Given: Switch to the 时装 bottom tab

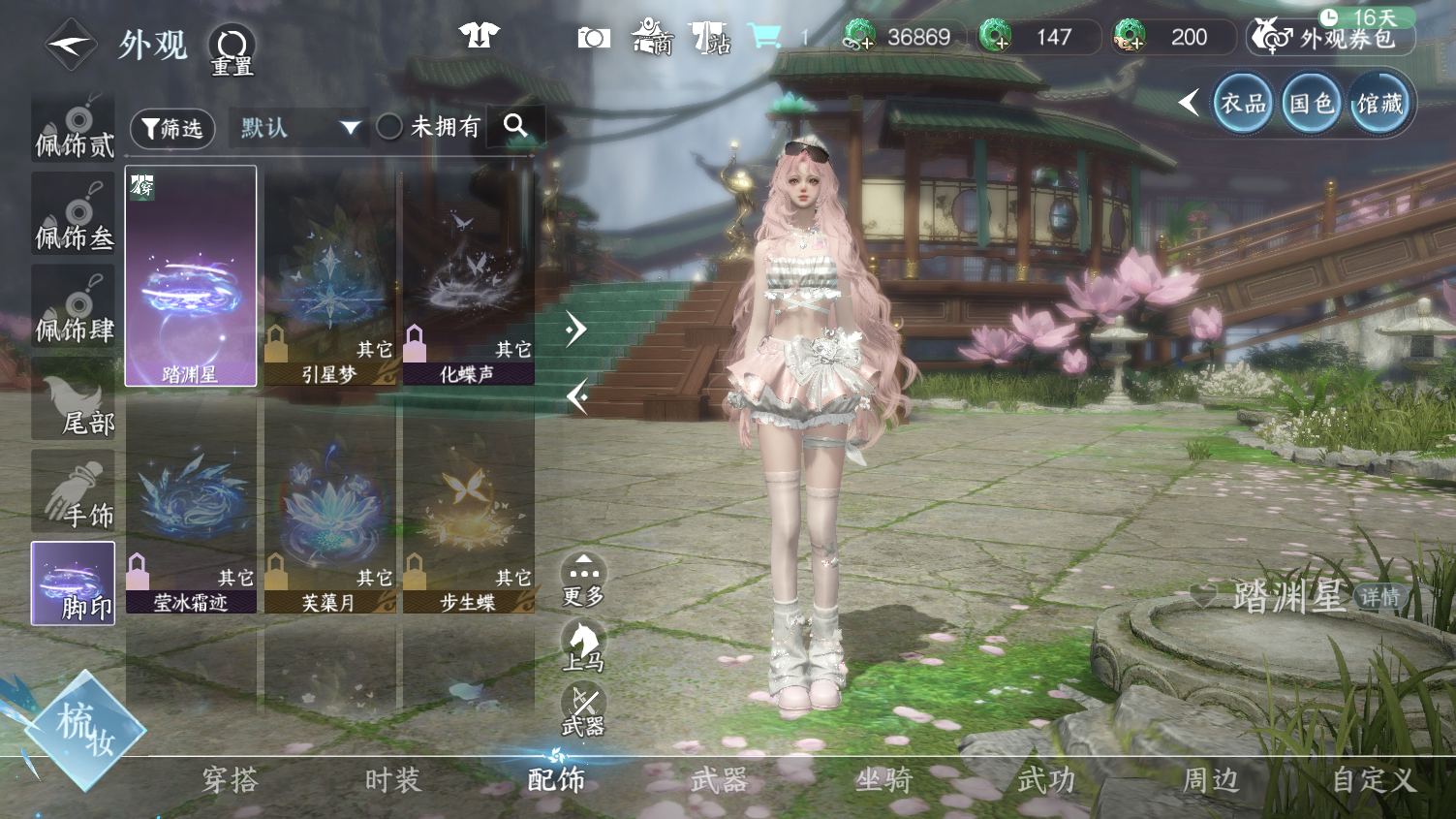Looking at the screenshot, I should click(392, 780).
